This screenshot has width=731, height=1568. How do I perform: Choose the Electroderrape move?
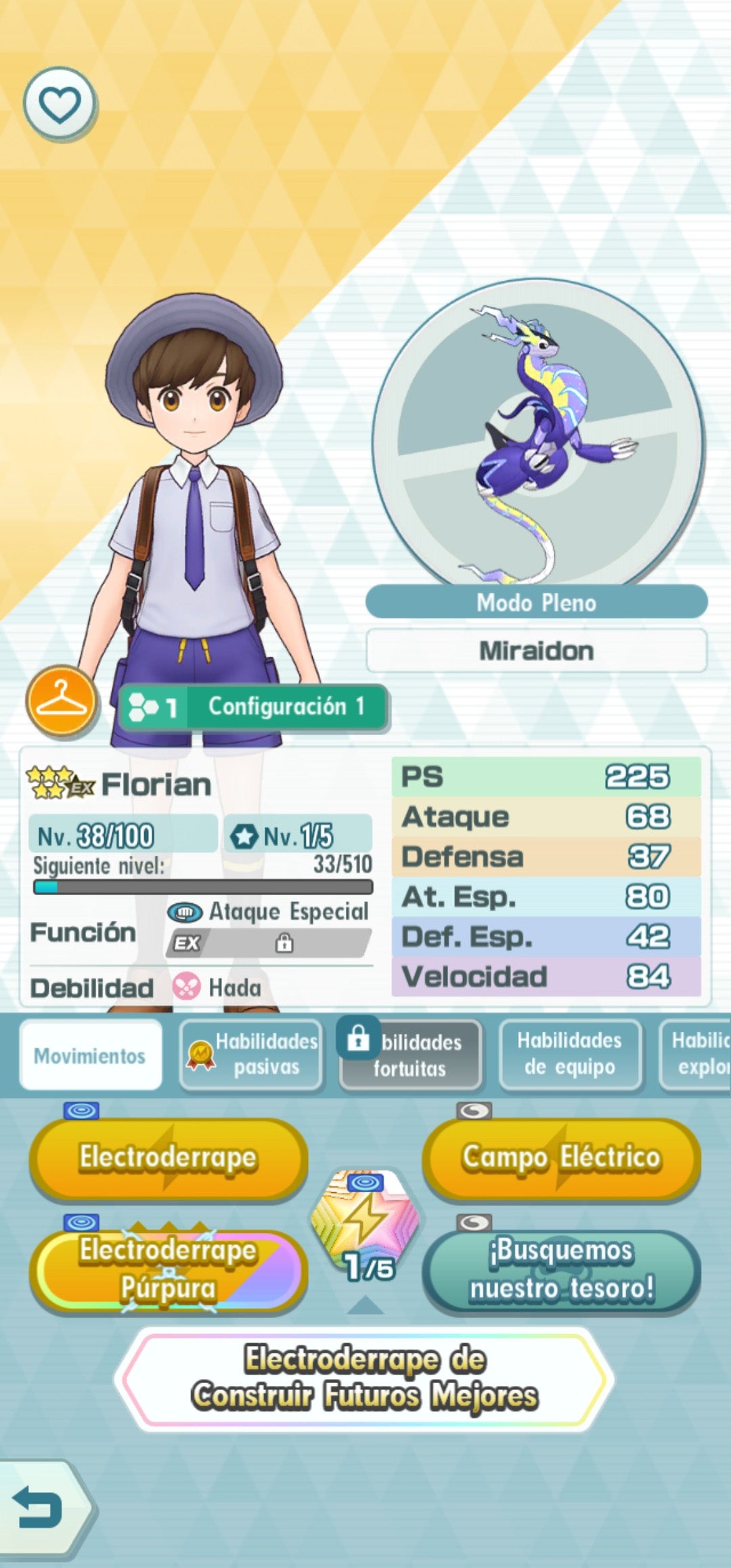click(168, 1158)
